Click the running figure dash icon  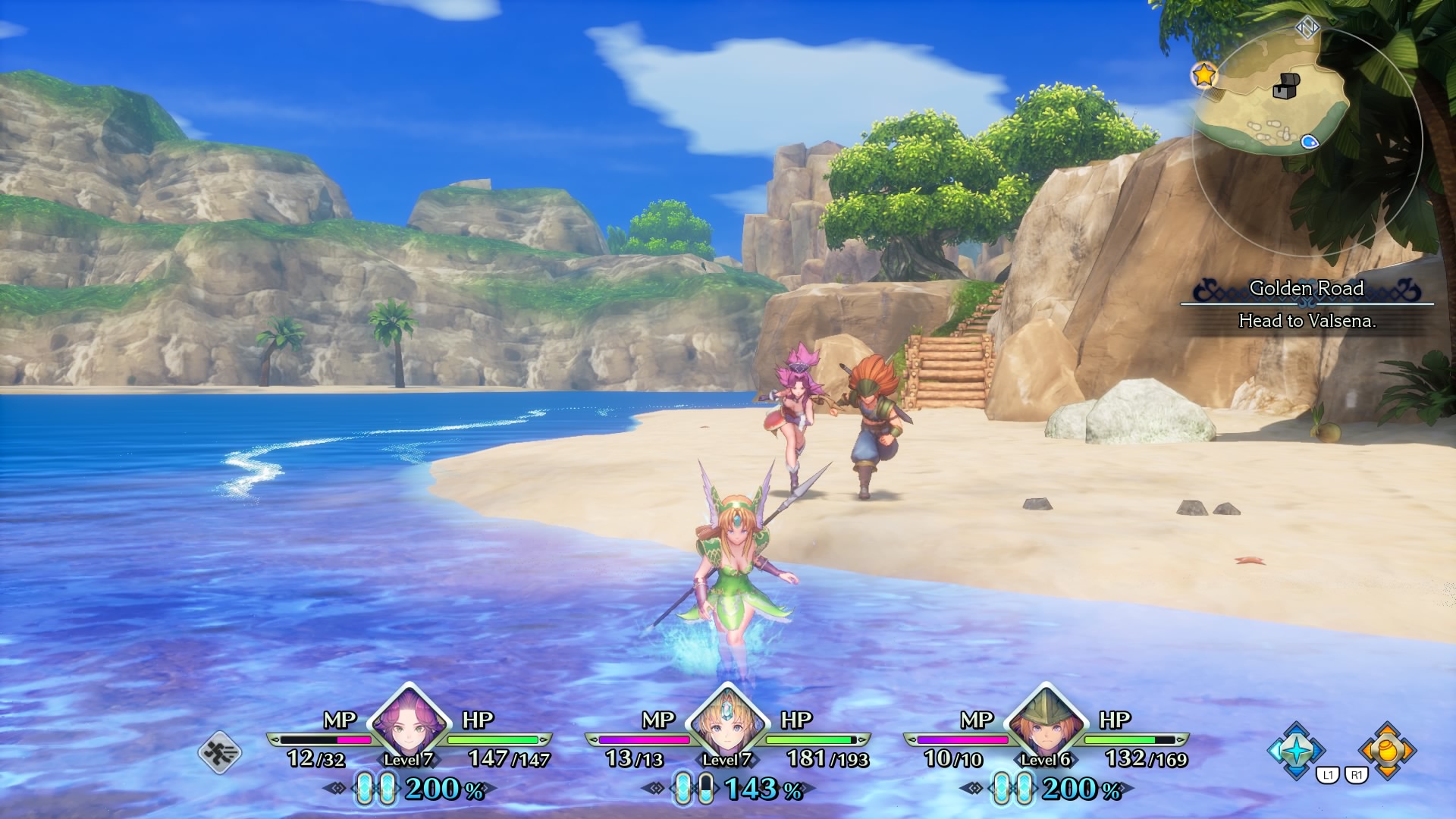pos(220,752)
